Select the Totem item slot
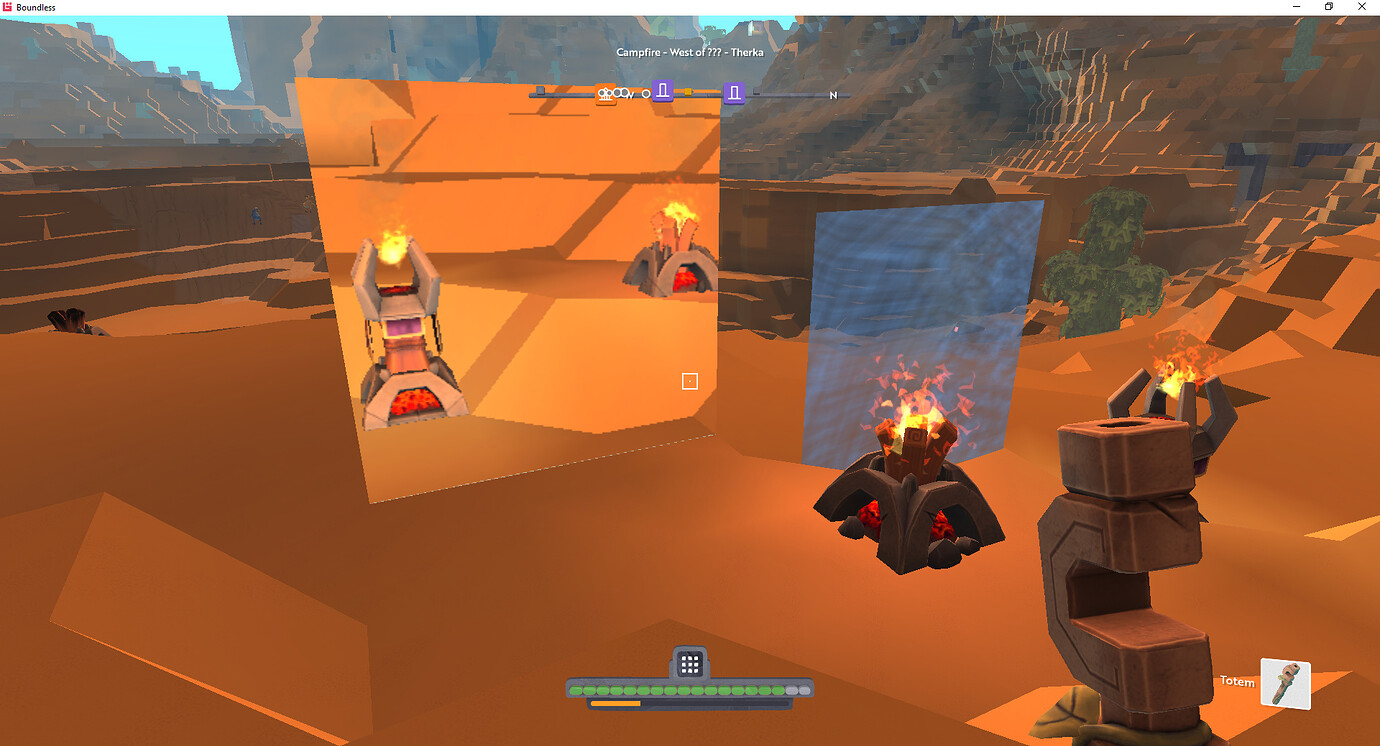The width and height of the screenshot is (1380, 746). coord(1285,683)
